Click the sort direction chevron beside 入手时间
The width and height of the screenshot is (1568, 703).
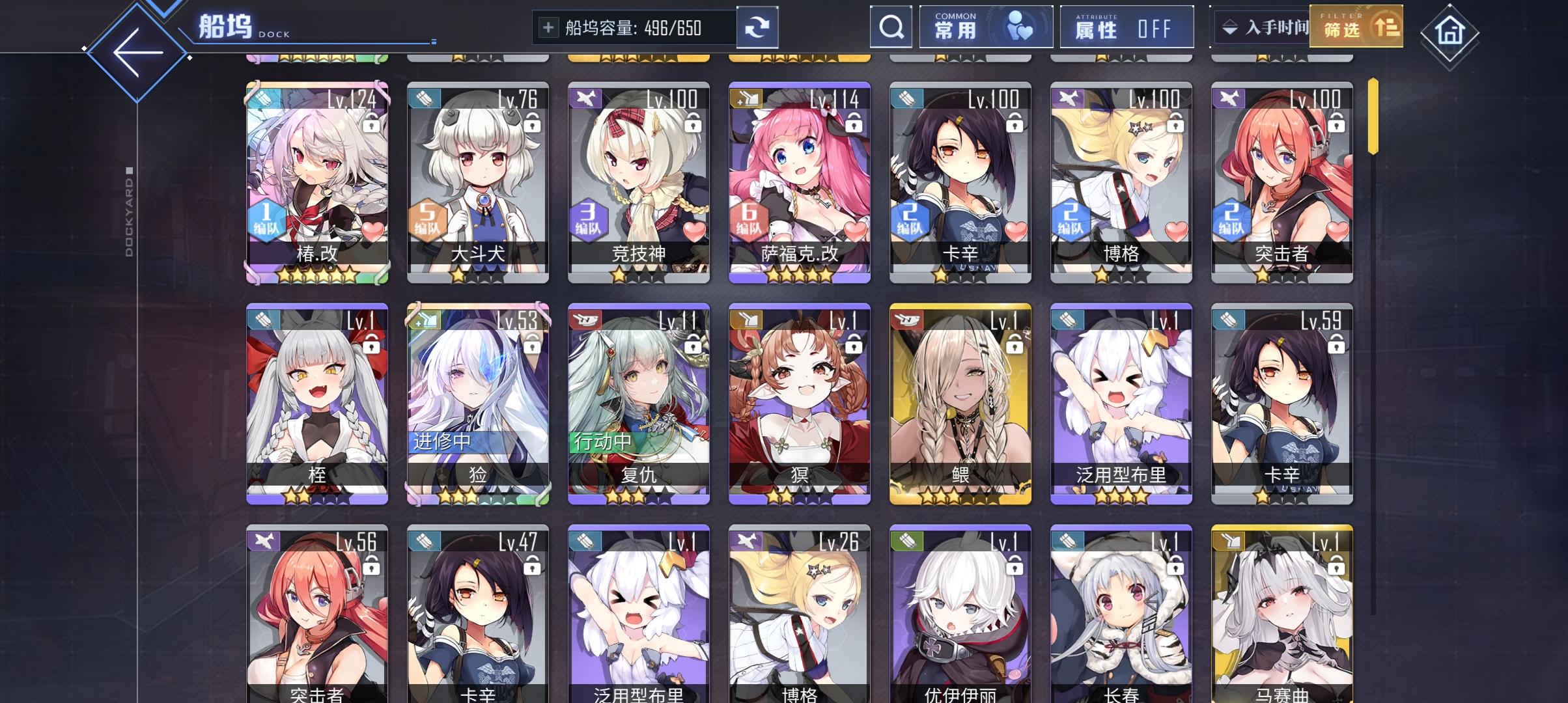1229,26
